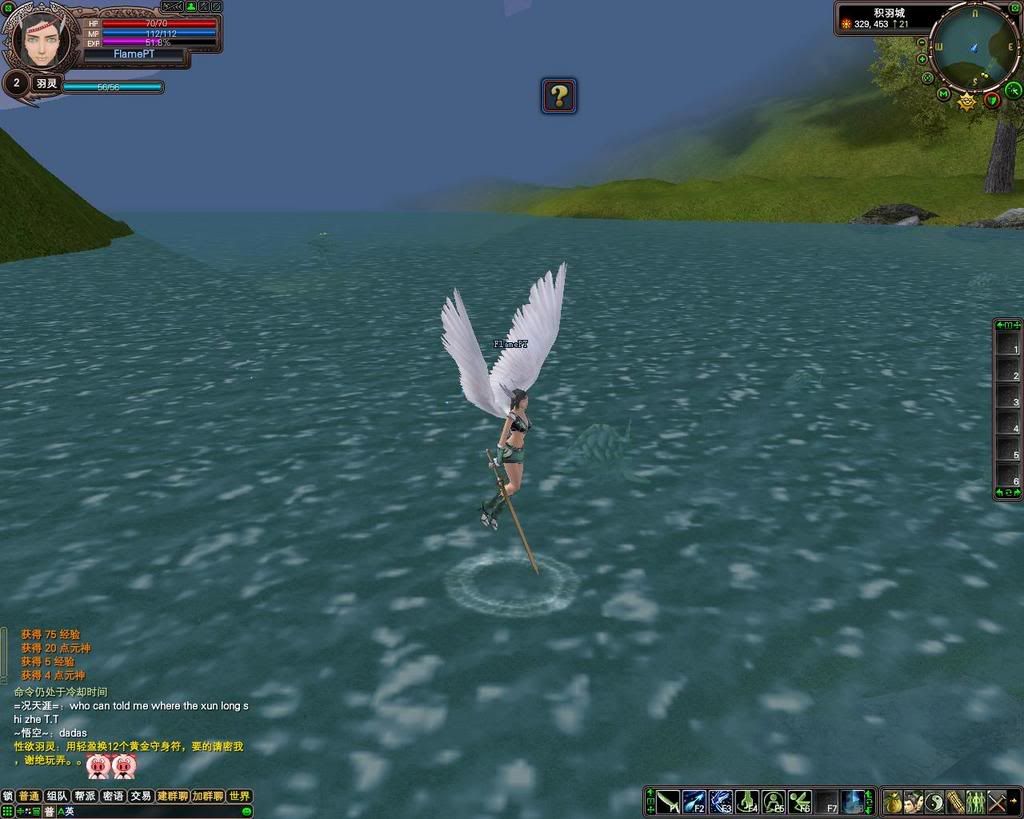Open the inventory pouch bag icon
1024x819 pixels.
[x=893, y=802]
